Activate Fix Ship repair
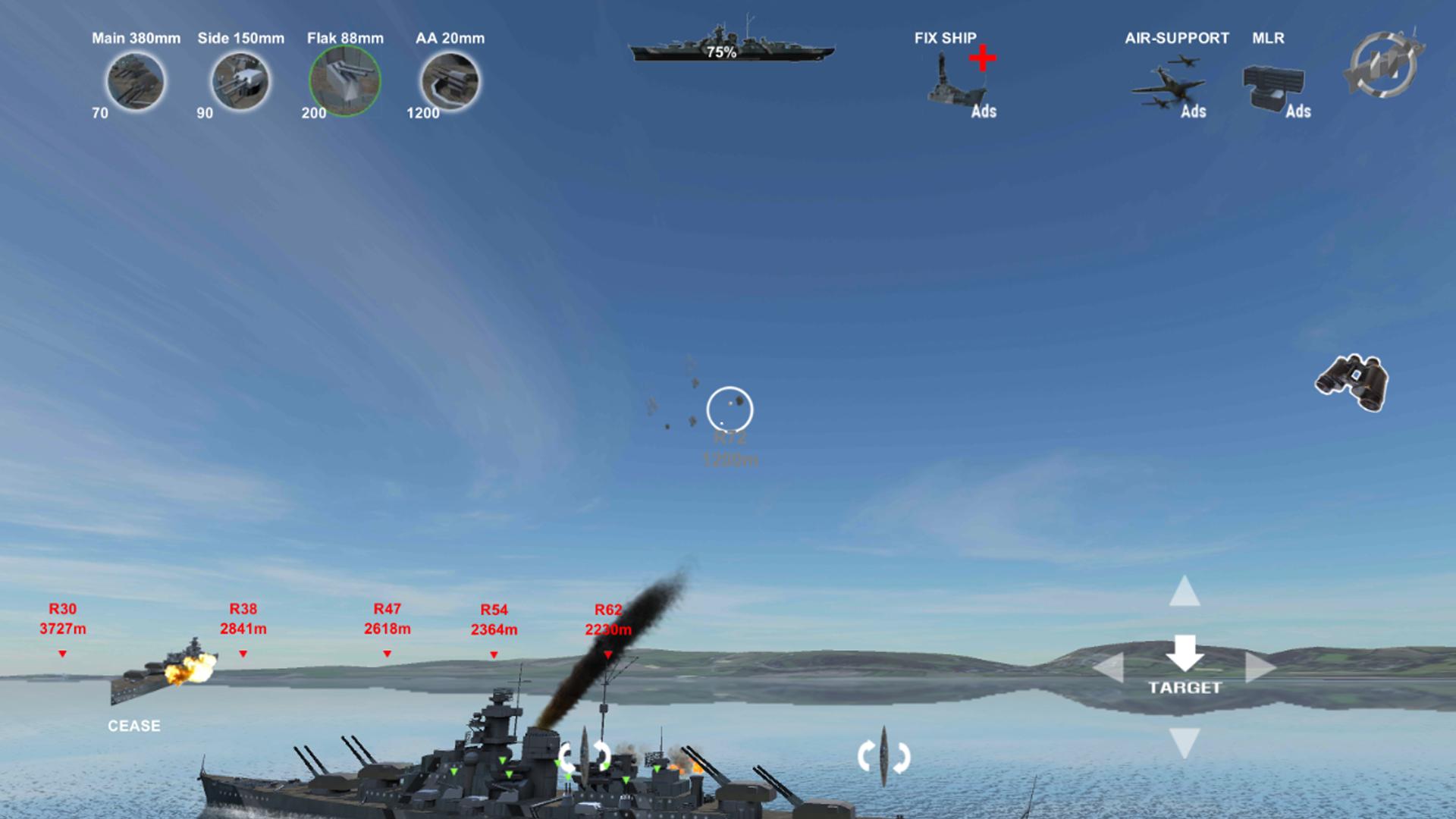1456x819 pixels. [957, 80]
